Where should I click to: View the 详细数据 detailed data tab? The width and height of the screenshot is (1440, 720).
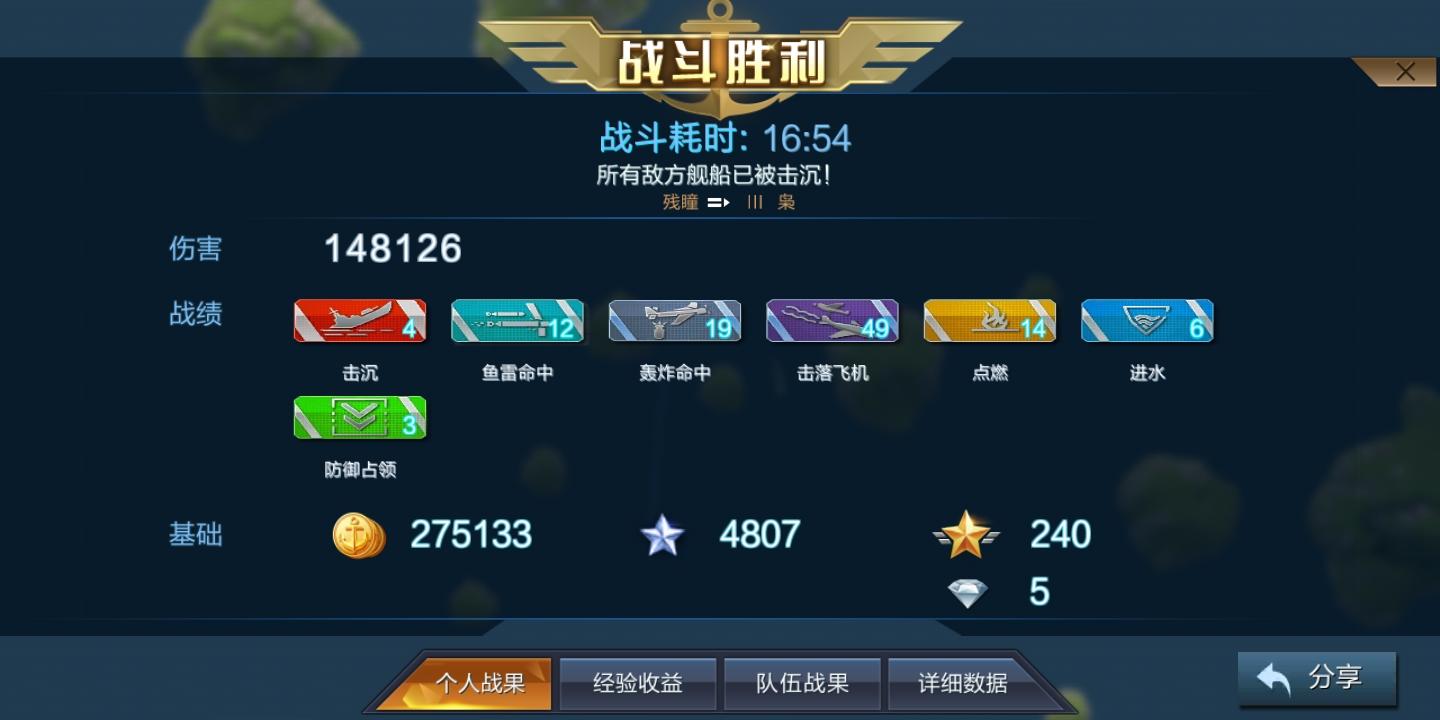tap(962, 683)
